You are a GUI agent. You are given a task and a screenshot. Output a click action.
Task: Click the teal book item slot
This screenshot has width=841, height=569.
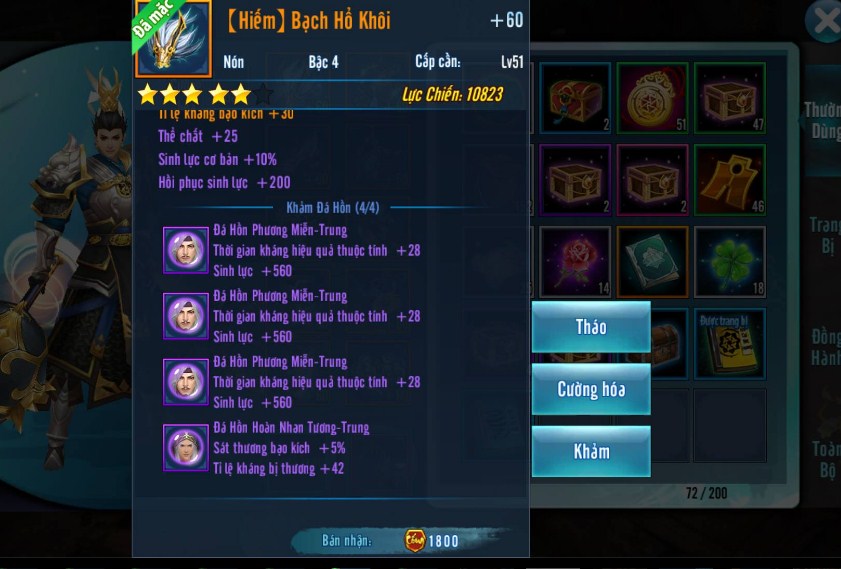pyautogui.click(x=652, y=262)
